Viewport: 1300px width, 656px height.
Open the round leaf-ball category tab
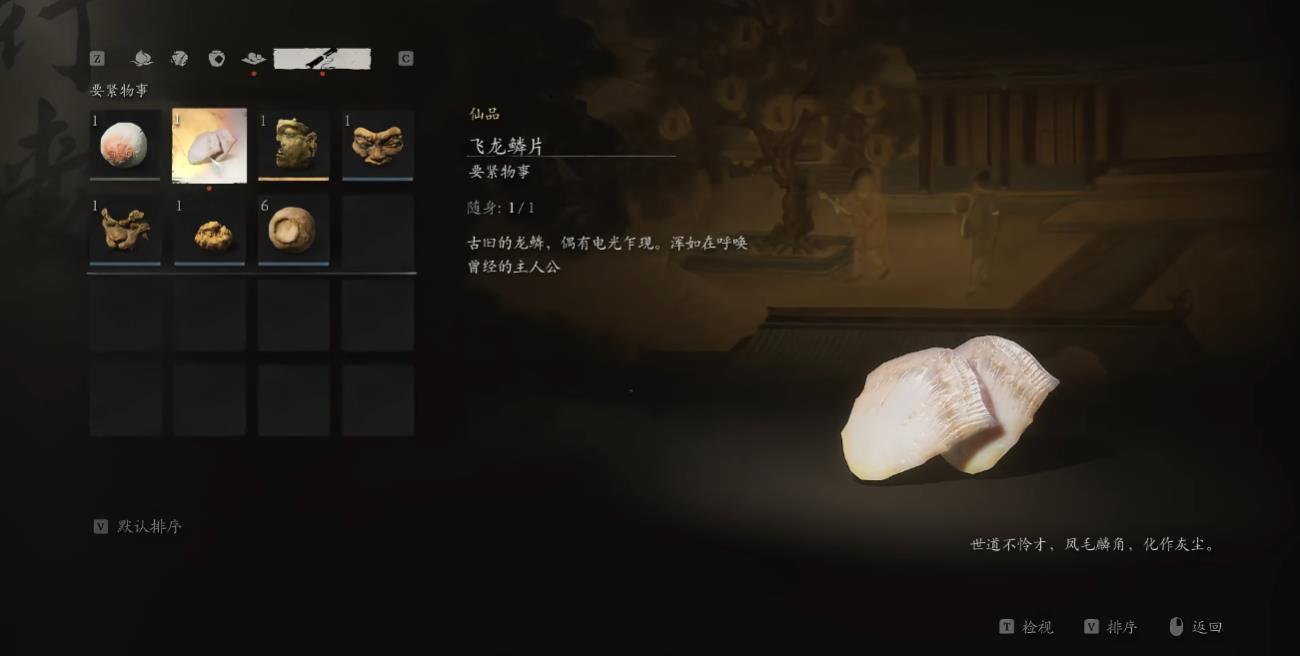point(179,58)
